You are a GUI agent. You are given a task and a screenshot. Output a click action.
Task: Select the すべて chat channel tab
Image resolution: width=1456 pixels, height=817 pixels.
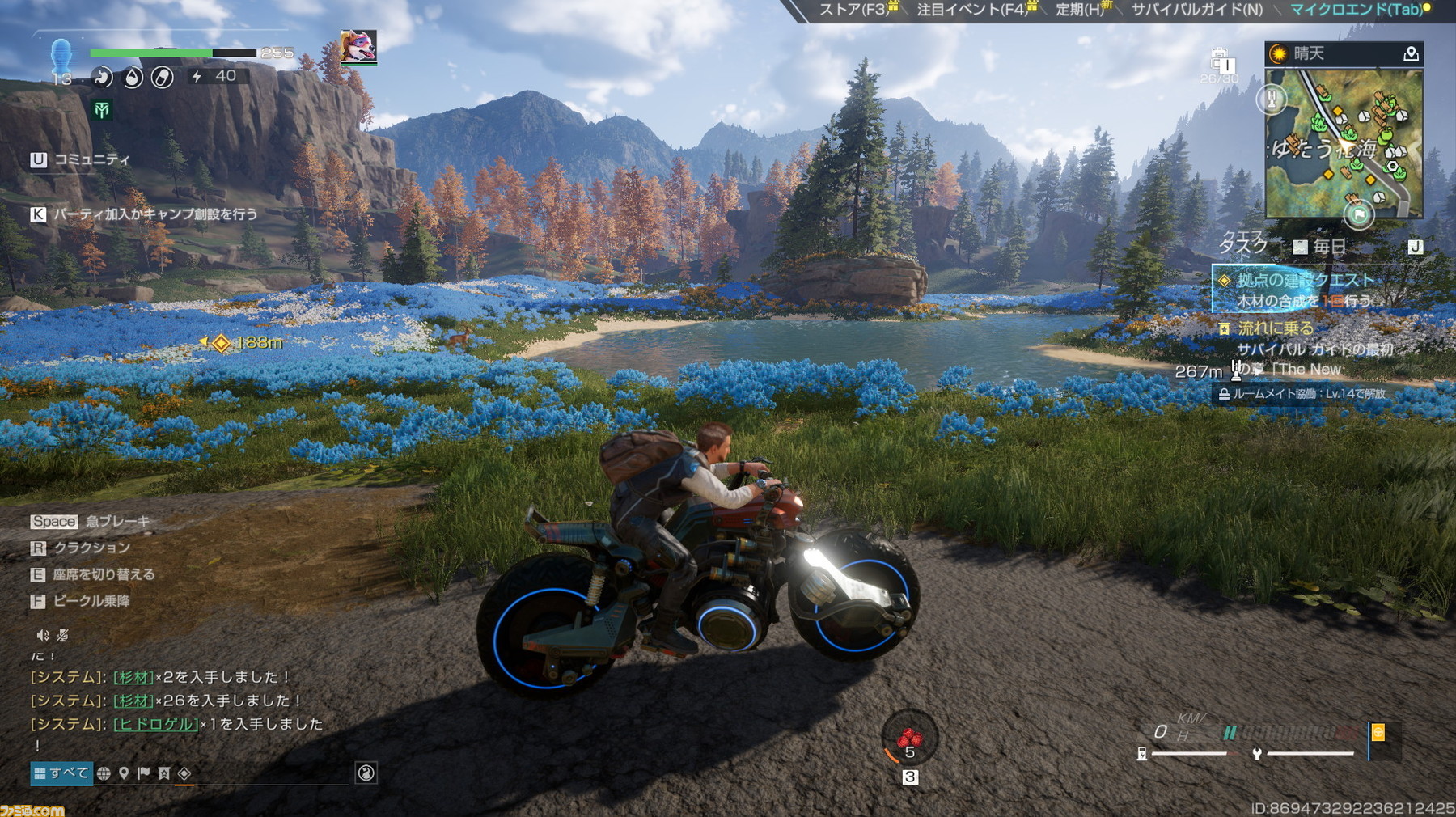click(61, 773)
